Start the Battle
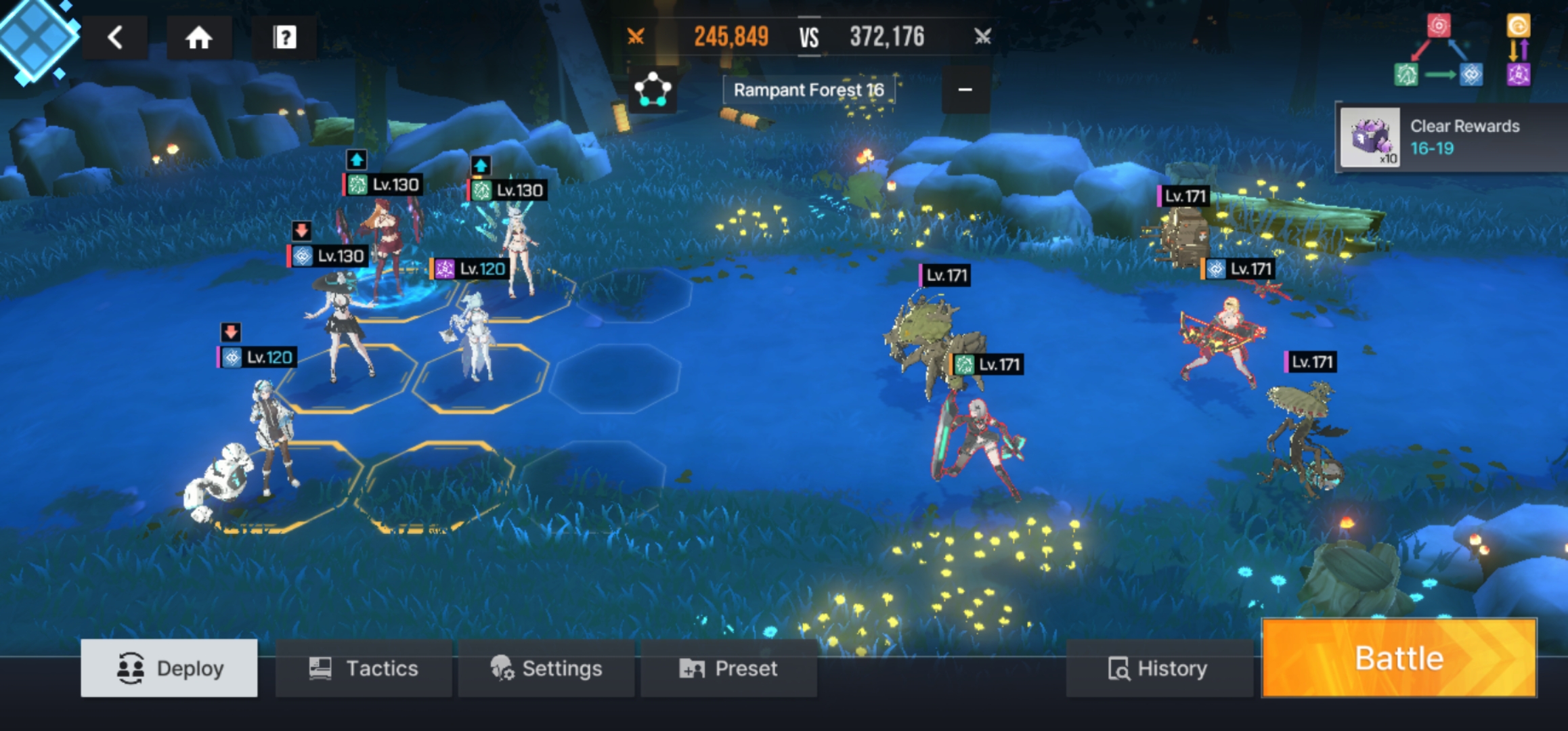 pos(1399,659)
